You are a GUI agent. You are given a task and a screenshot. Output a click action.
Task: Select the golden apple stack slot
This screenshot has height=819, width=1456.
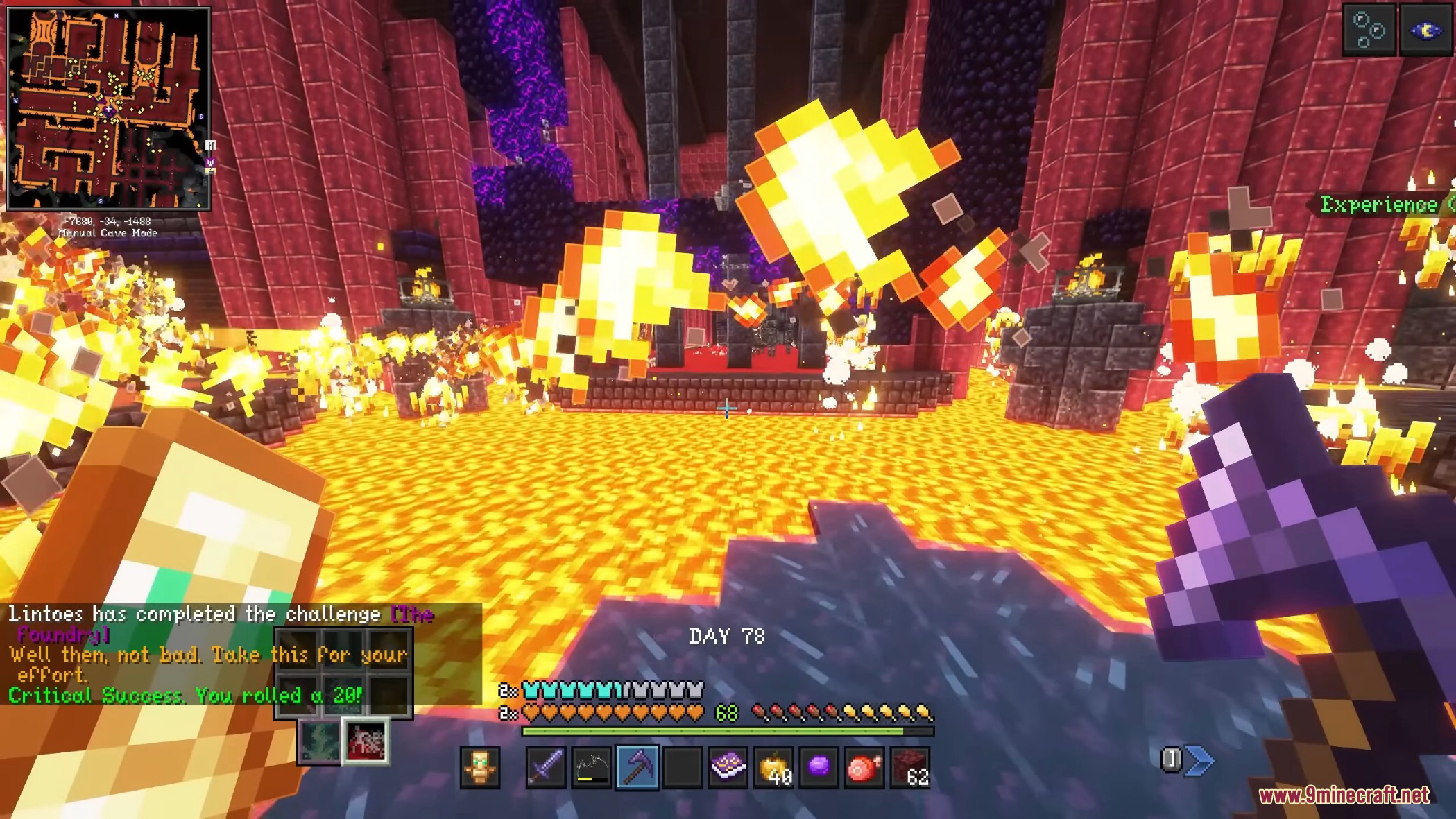point(773,768)
